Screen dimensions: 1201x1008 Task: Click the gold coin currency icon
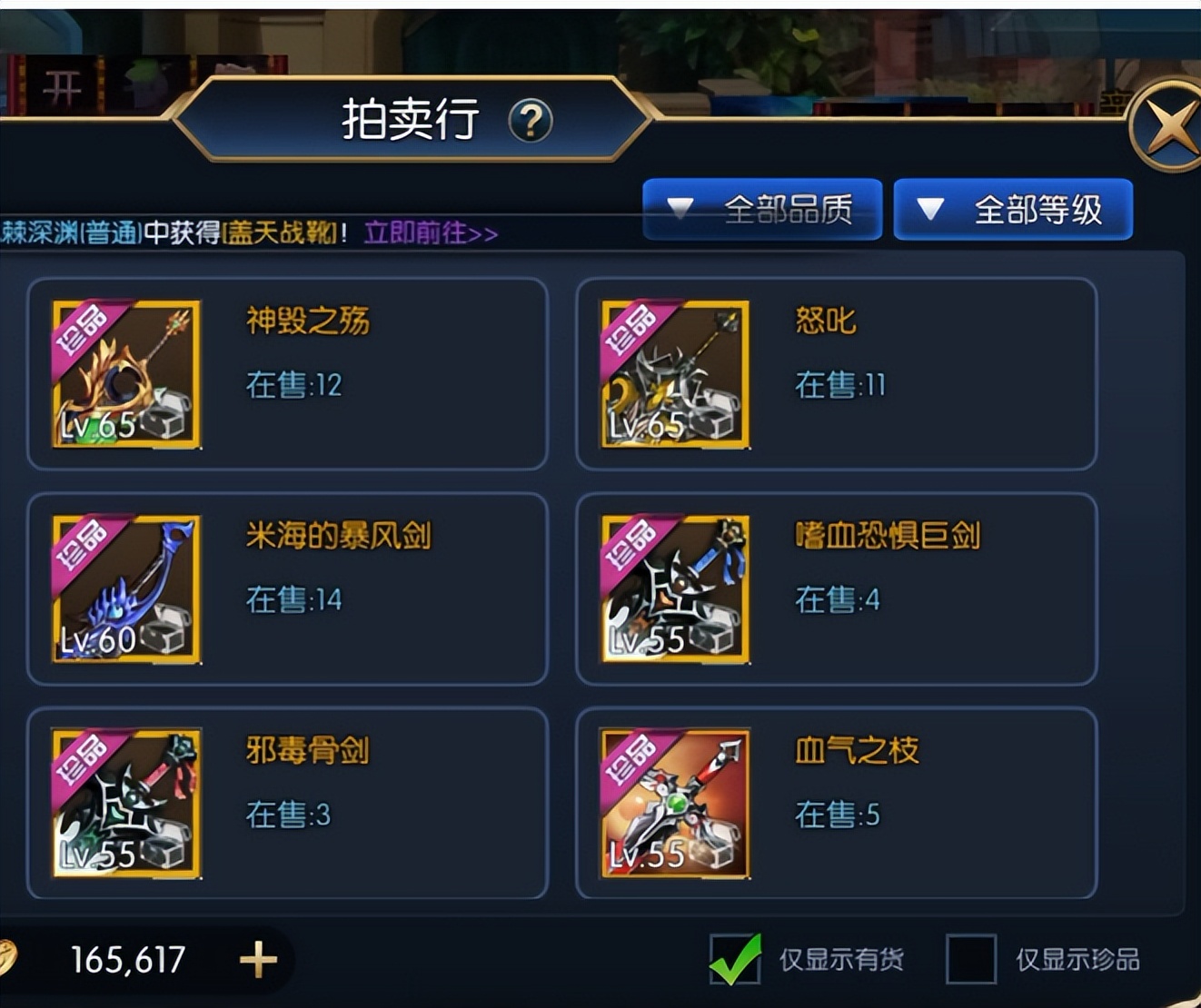coord(9,958)
